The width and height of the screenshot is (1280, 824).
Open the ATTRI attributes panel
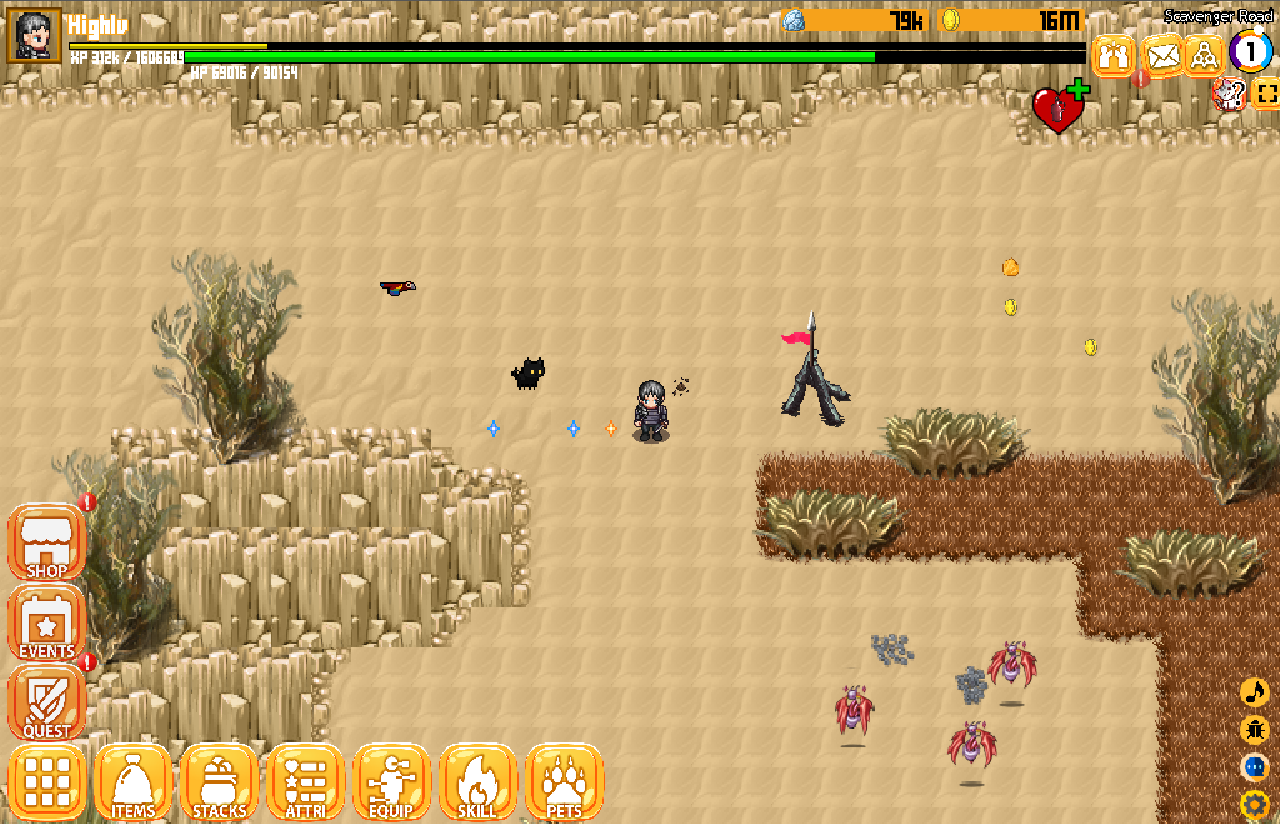click(305, 782)
